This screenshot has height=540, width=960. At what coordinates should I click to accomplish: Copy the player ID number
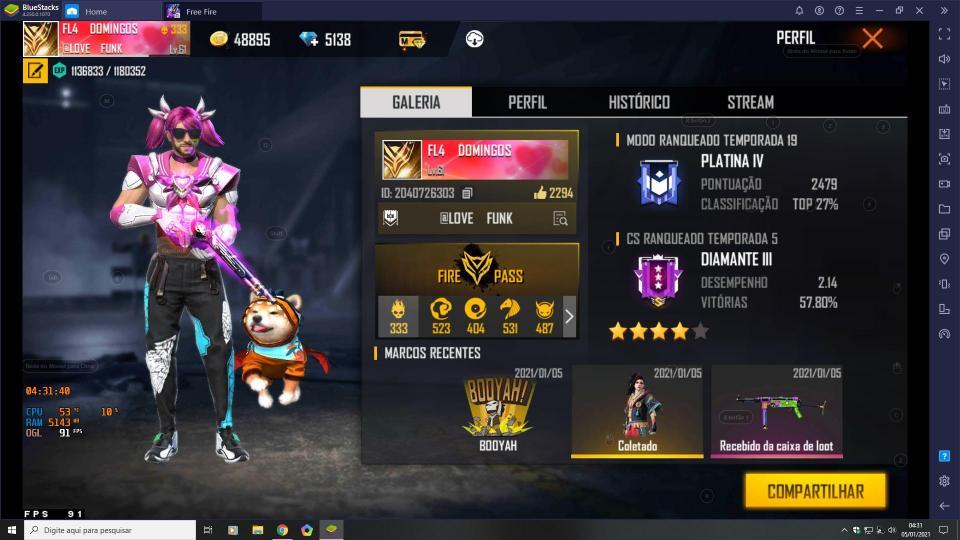click(467, 193)
